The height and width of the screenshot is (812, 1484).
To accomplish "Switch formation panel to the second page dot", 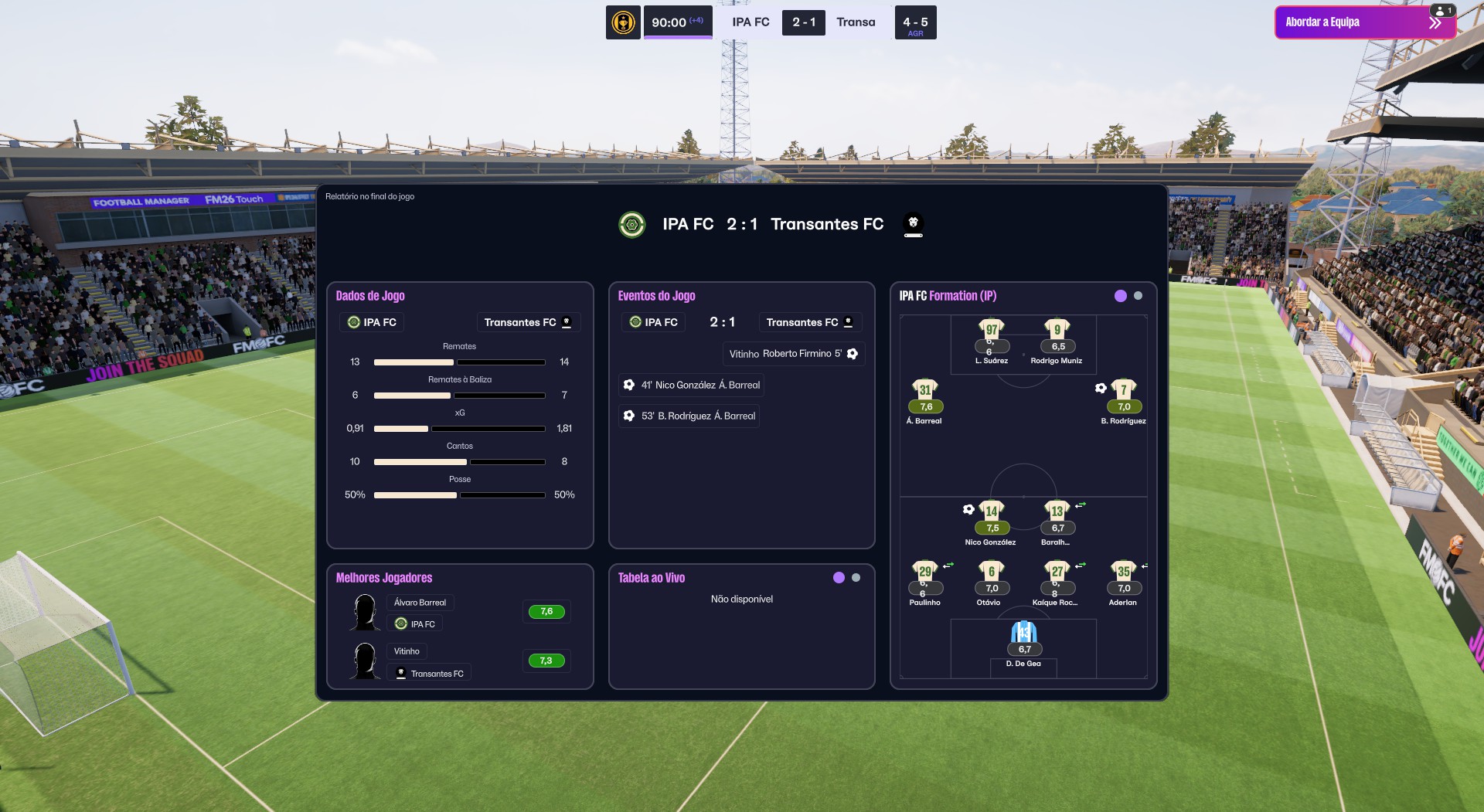I will click(1138, 296).
